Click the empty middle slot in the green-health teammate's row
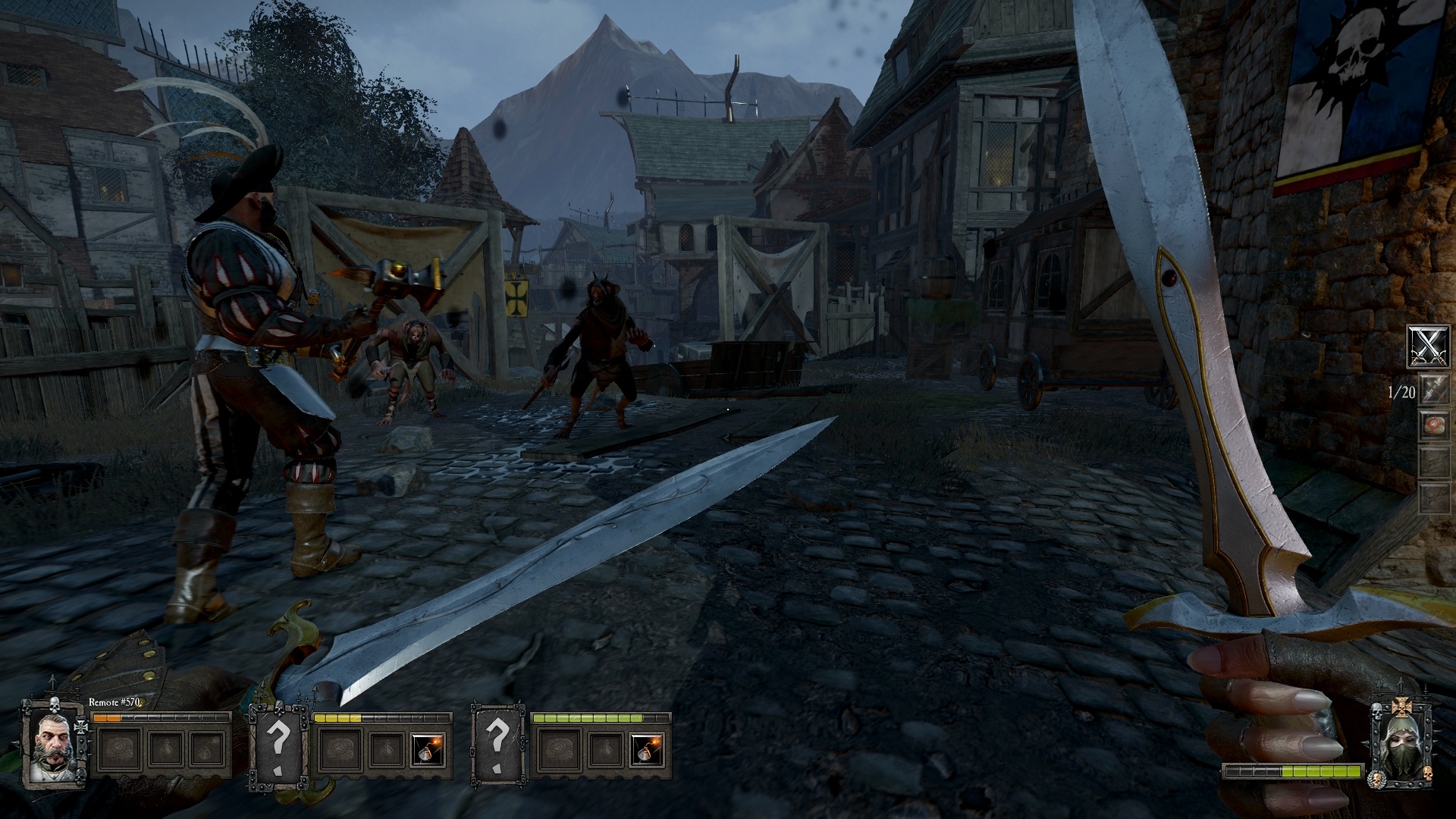Image resolution: width=1456 pixels, height=819 pixels. point(605,749)
